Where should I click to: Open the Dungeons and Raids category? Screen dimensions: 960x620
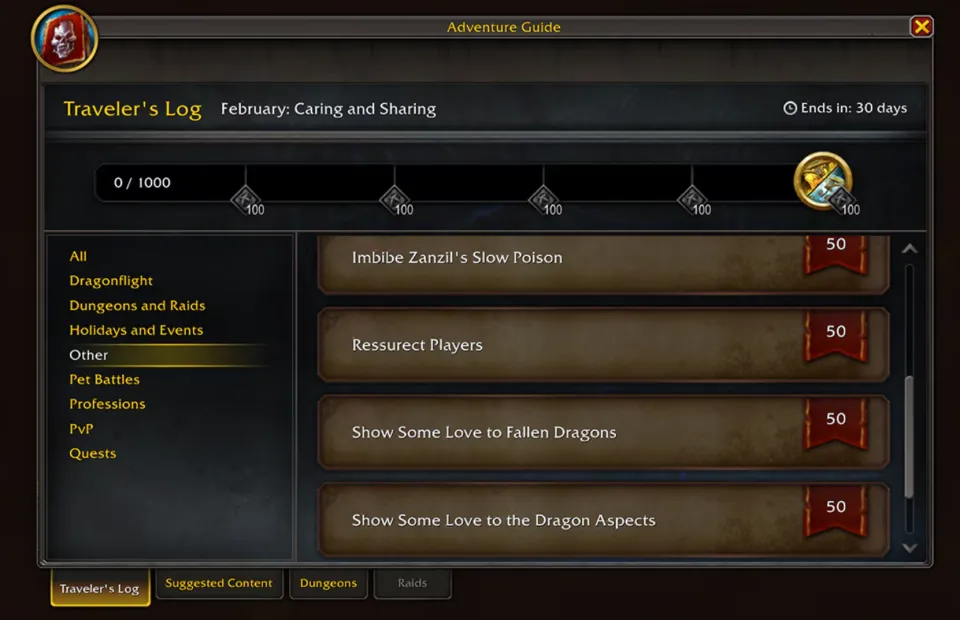tap(137, 306)
